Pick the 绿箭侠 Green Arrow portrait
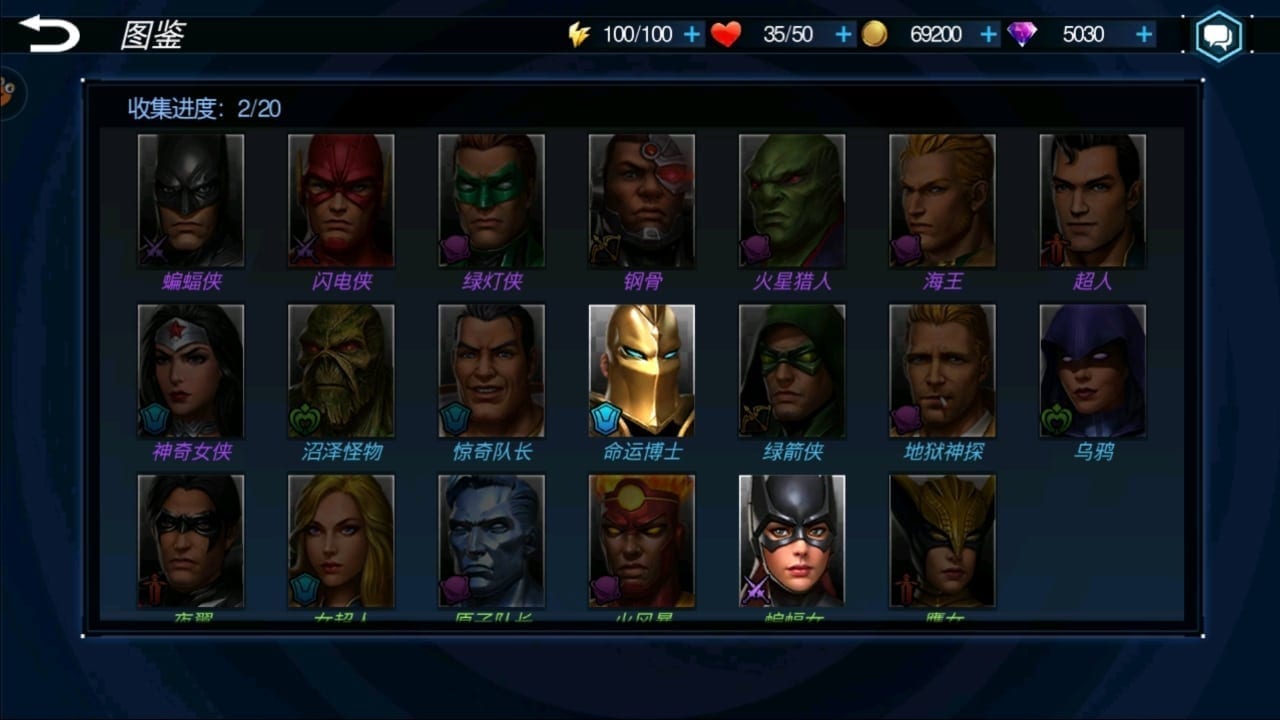Image resolution: width=1280 pixels, height=720 pixels. (792, 371)
